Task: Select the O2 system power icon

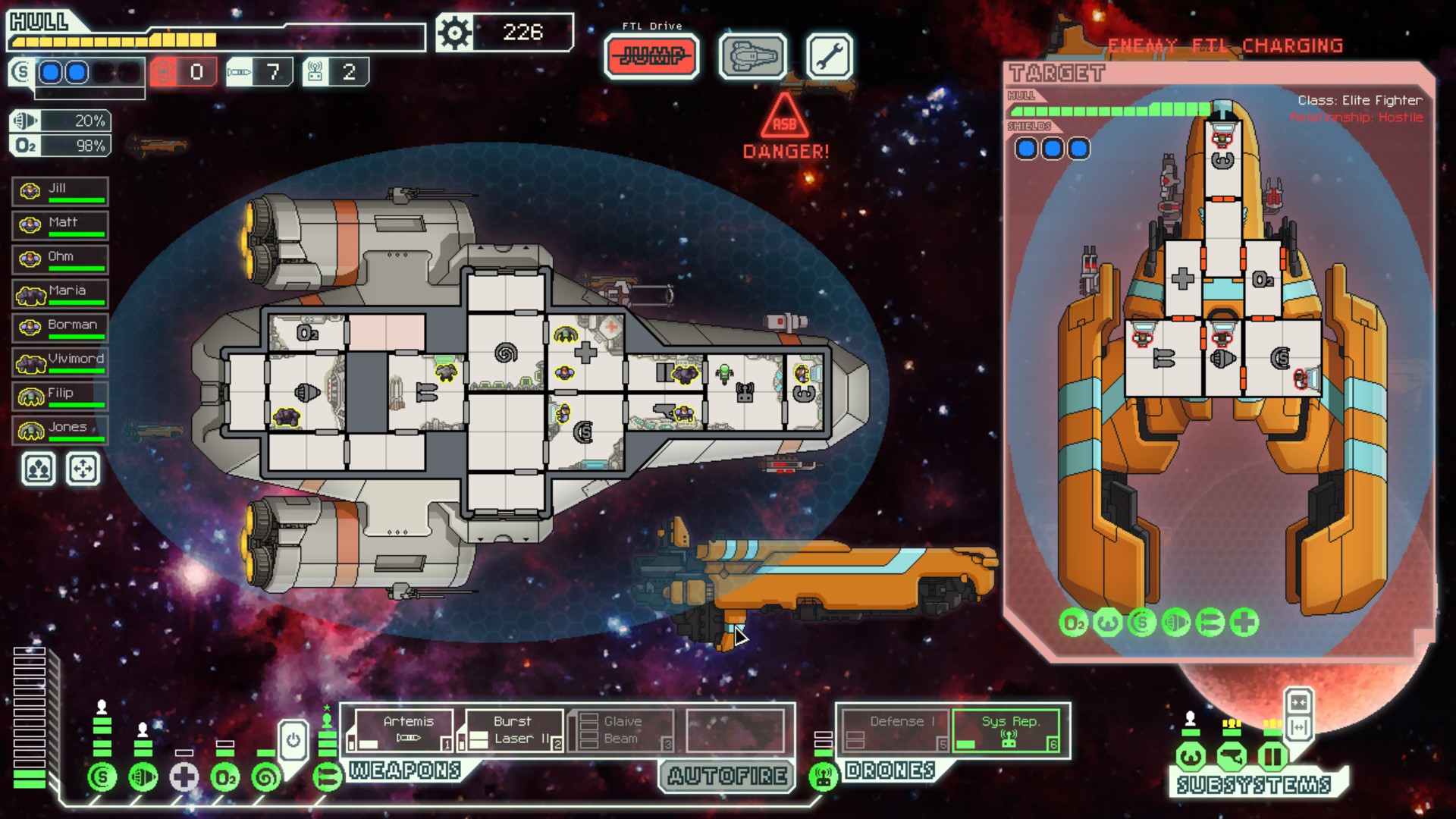Action: pos(225,777)
